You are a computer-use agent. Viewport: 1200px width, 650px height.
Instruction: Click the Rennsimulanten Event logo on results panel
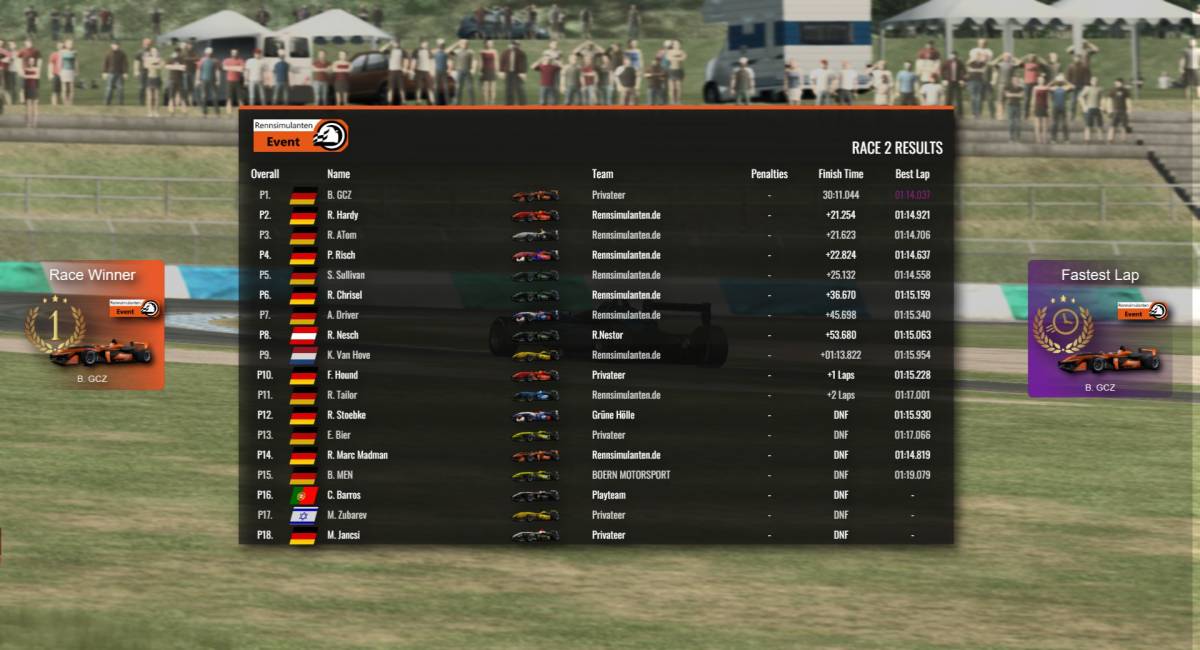[x=300, y=135]
